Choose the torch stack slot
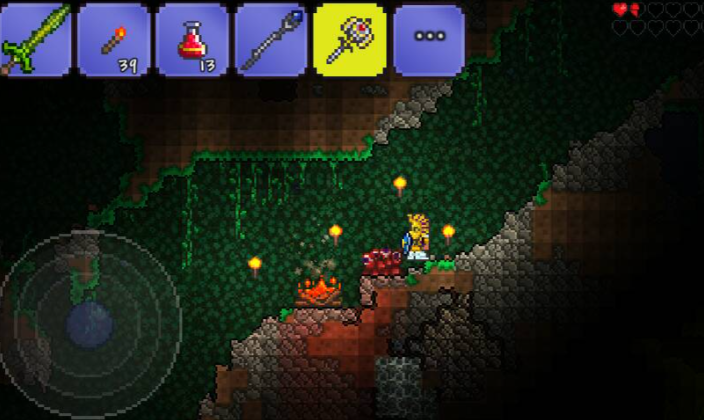 [x=114, y=40]
